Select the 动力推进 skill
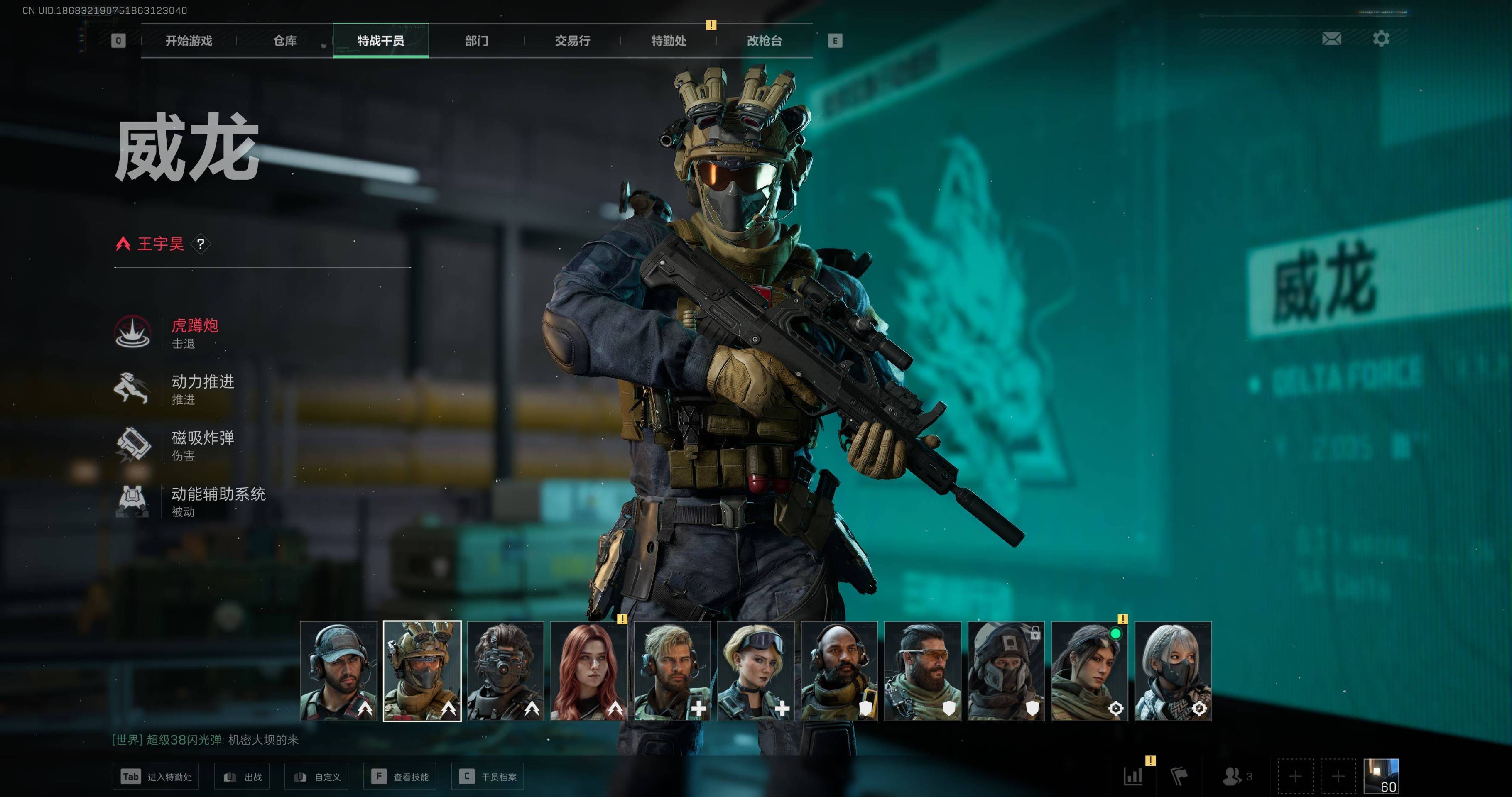Image resolution: width=1512 pixels, height=797 pixels. tap(203, 389)
